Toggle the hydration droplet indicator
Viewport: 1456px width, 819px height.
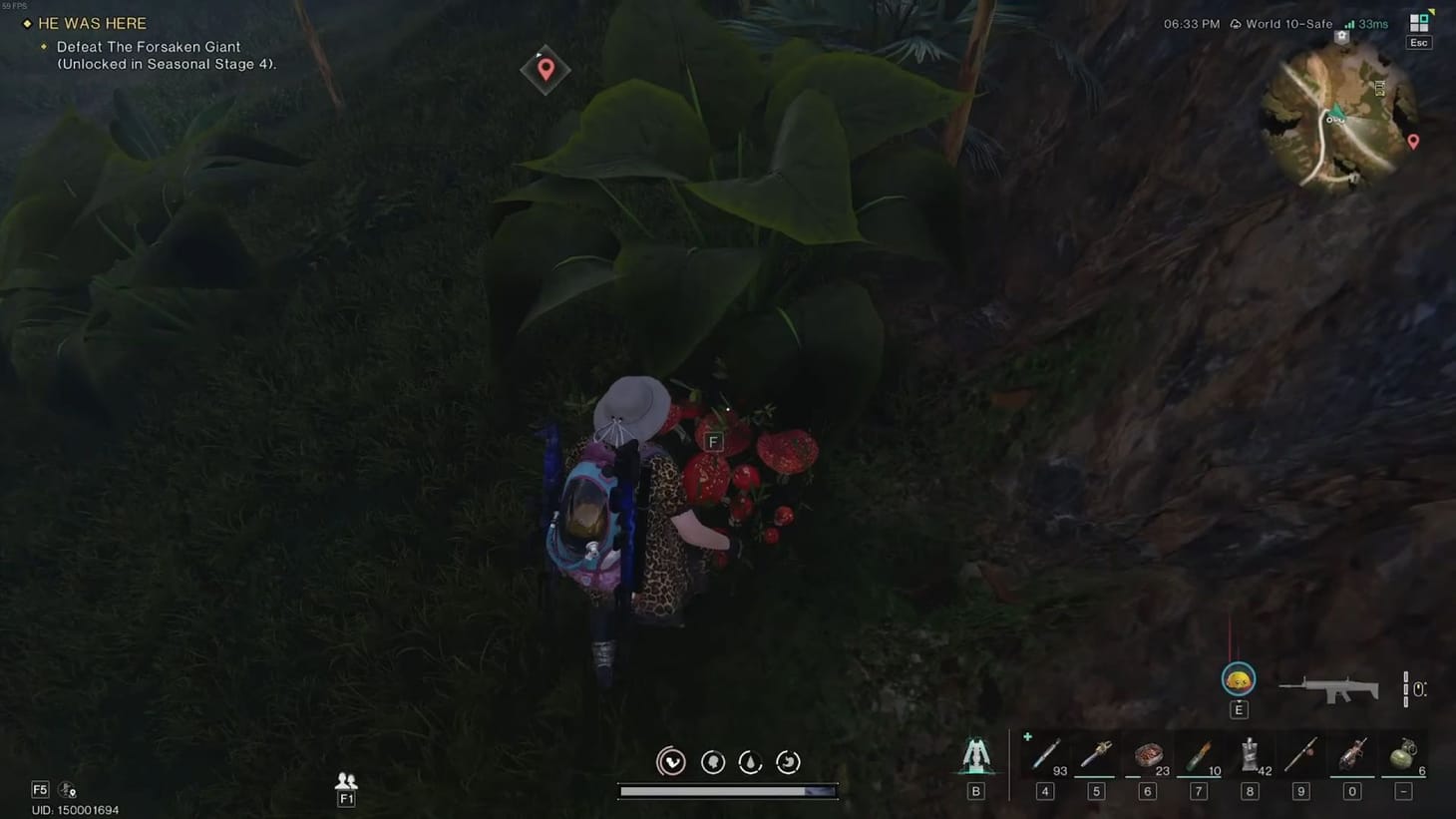click(x=749, y=761)
